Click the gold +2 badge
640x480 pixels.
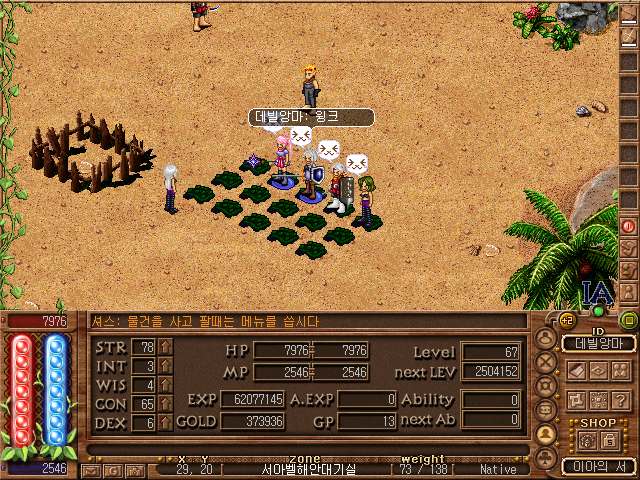[566, 321]
